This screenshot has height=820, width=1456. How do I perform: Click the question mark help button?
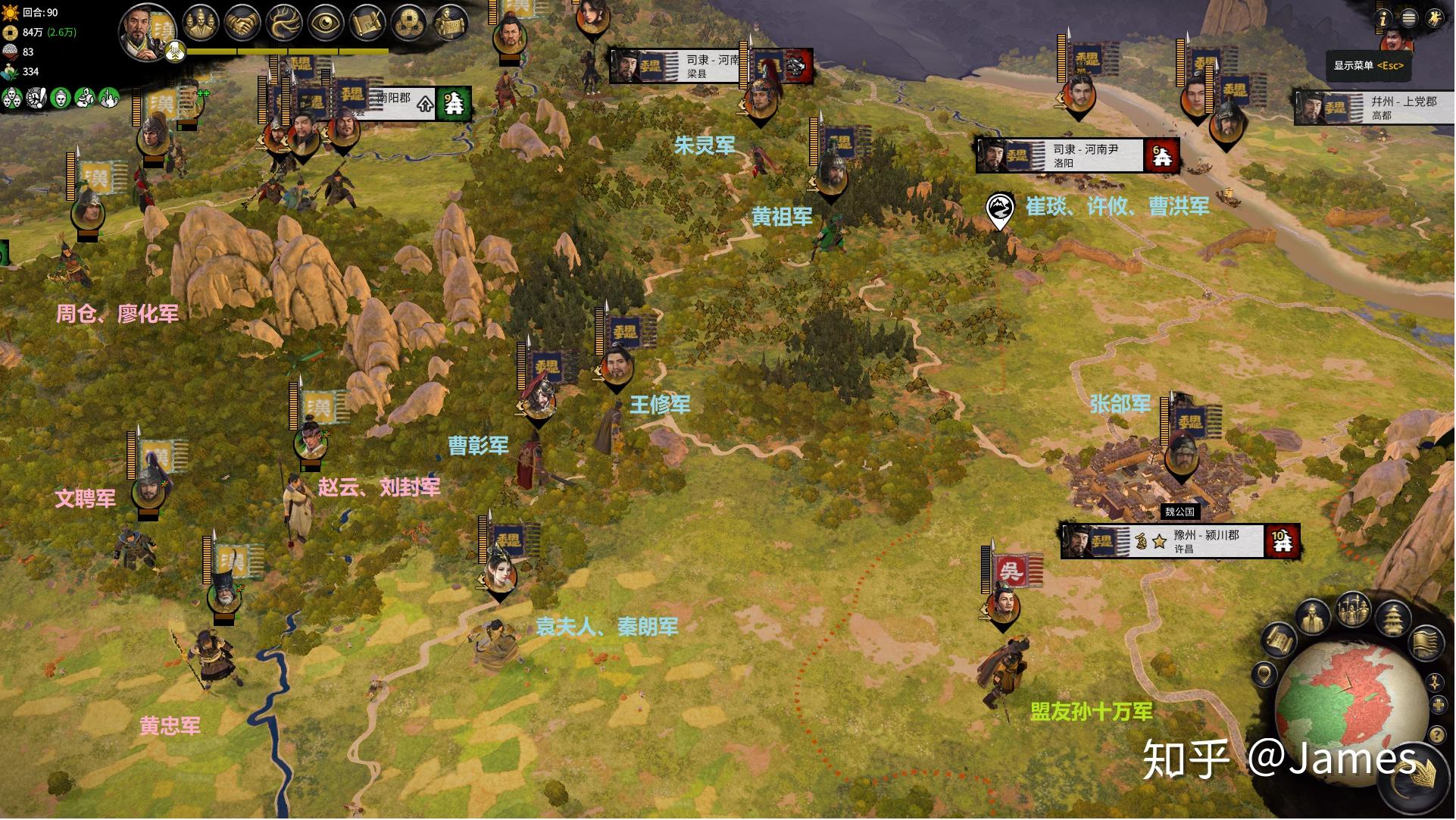tap(1436, 734)
